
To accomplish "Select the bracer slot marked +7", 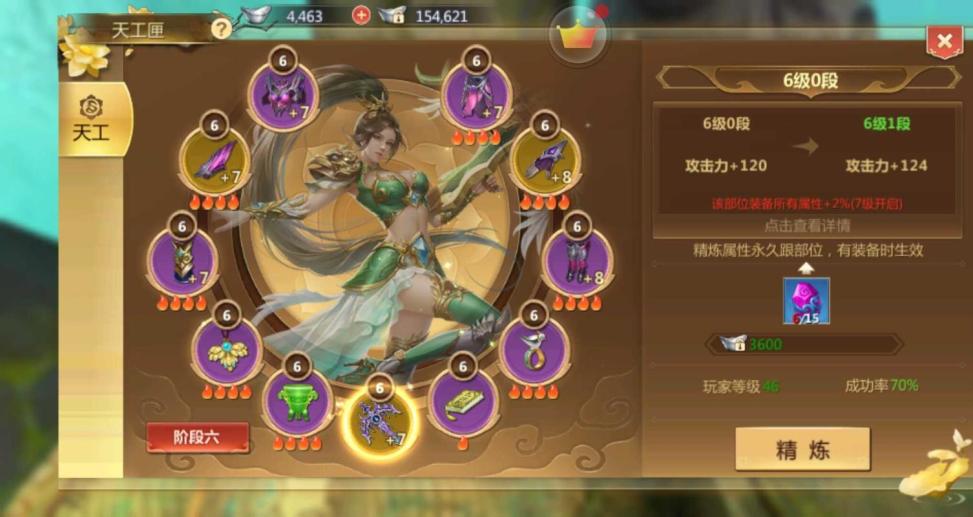I will [x=182, y=261].
